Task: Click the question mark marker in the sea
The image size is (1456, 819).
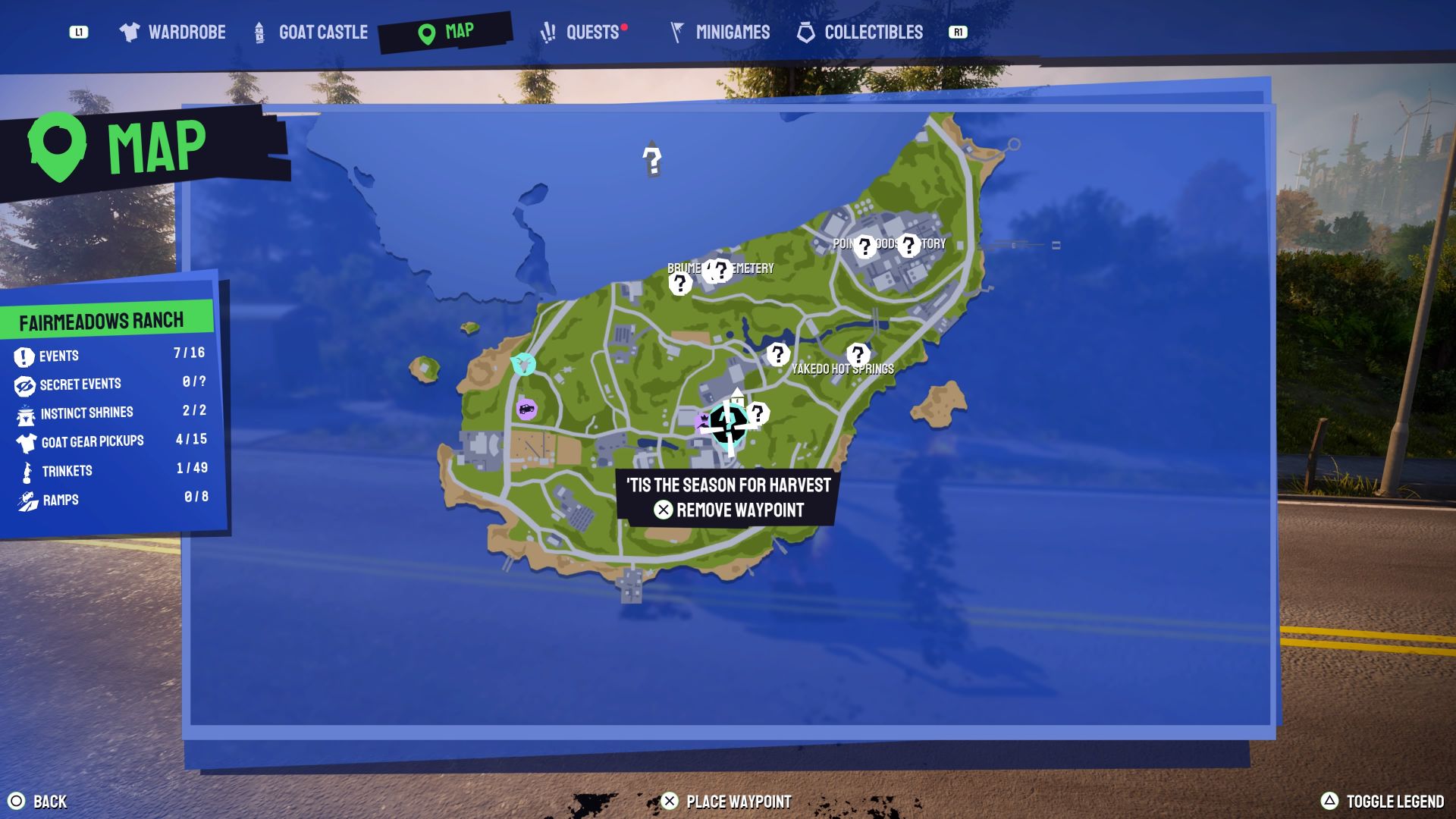Action: [651, 160]
